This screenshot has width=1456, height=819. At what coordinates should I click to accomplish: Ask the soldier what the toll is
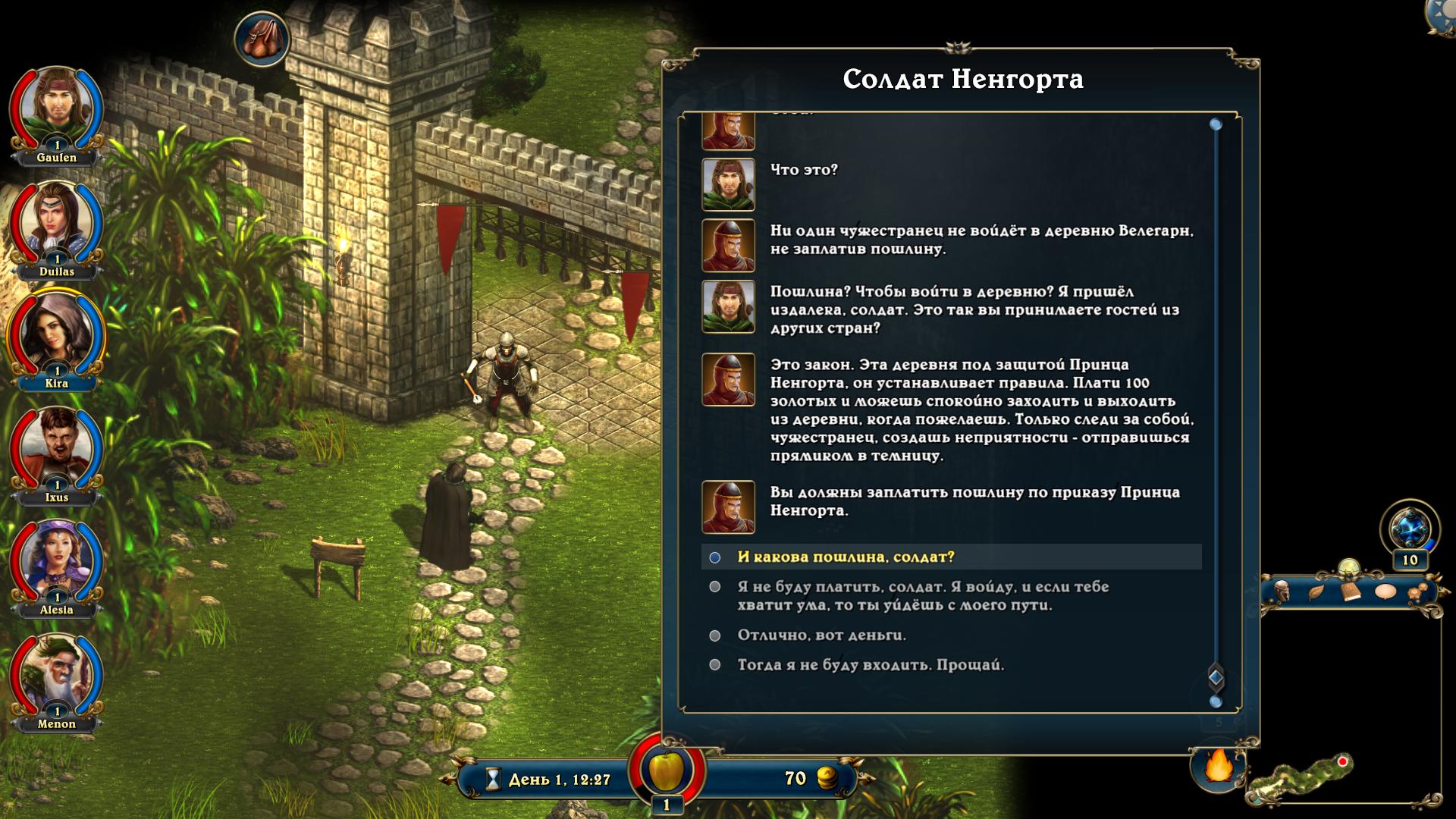(846, 557)
